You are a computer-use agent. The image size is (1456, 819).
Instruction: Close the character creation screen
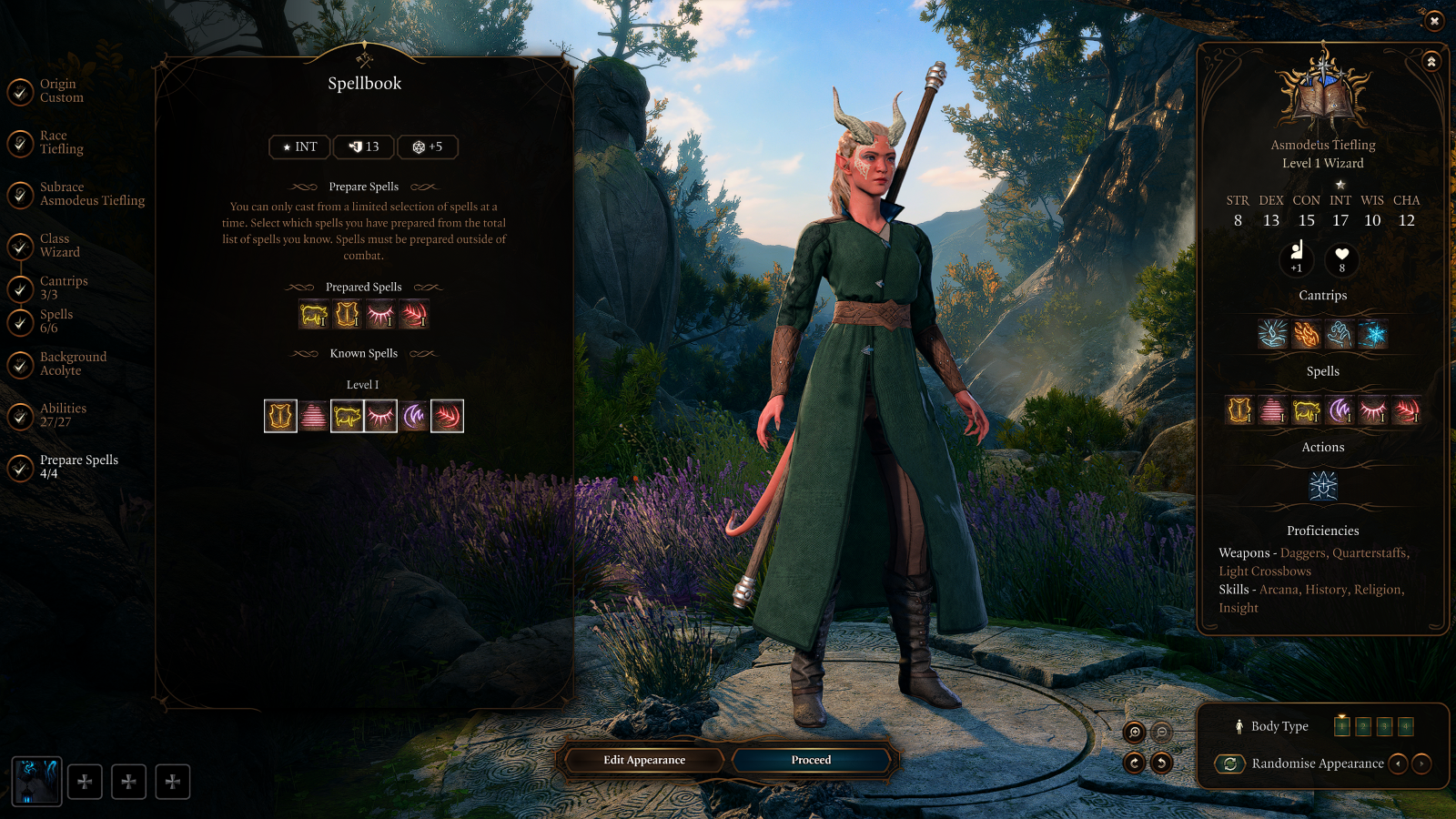[1434, 20]
